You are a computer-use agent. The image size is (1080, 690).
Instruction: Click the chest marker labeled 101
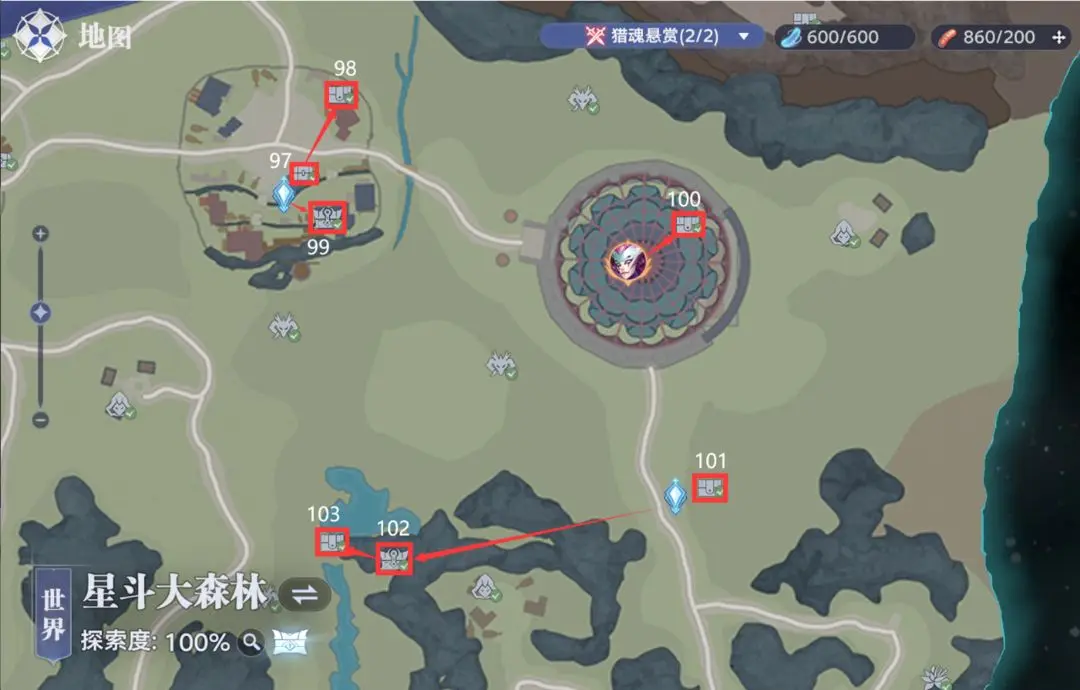(x=710, y=488)
